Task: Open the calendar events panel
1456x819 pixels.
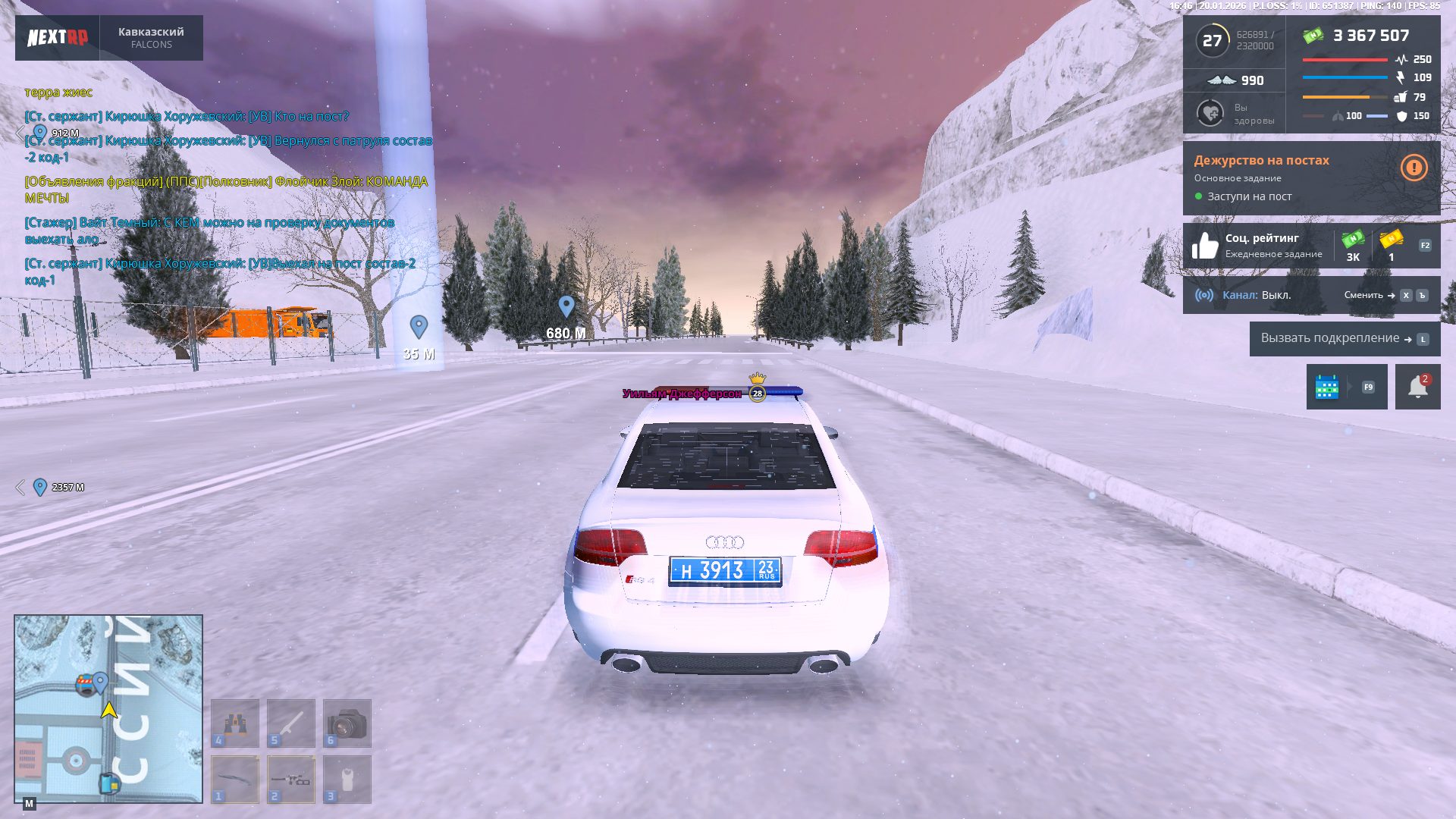Action: [1327, 387]
